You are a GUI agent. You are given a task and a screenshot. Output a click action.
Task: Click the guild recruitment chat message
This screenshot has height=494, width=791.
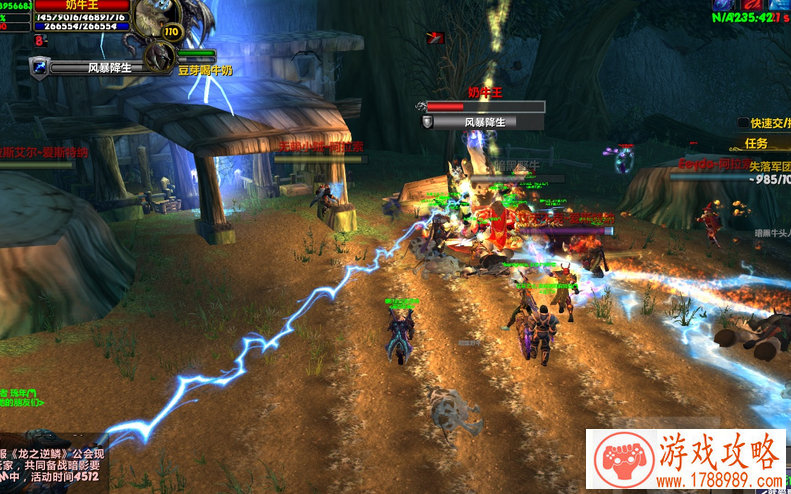(50, 466)
